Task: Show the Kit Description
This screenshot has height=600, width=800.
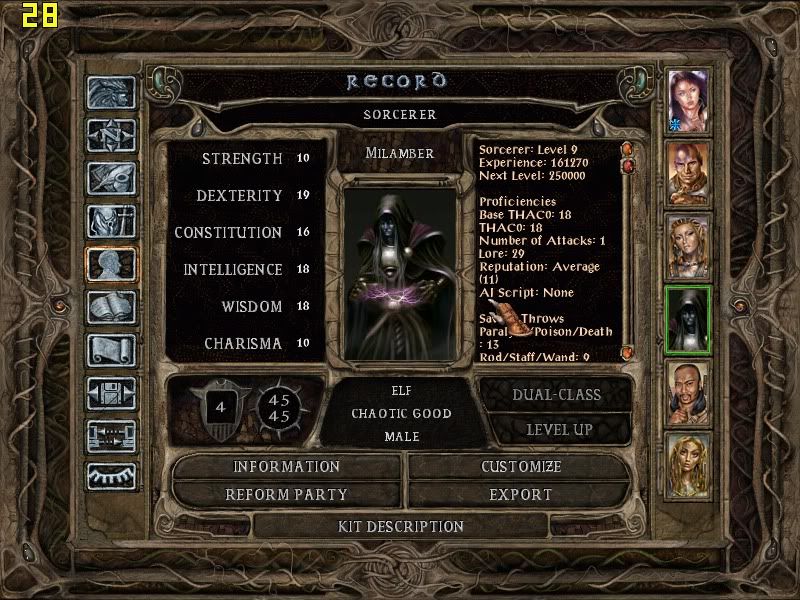Action: 400,526
